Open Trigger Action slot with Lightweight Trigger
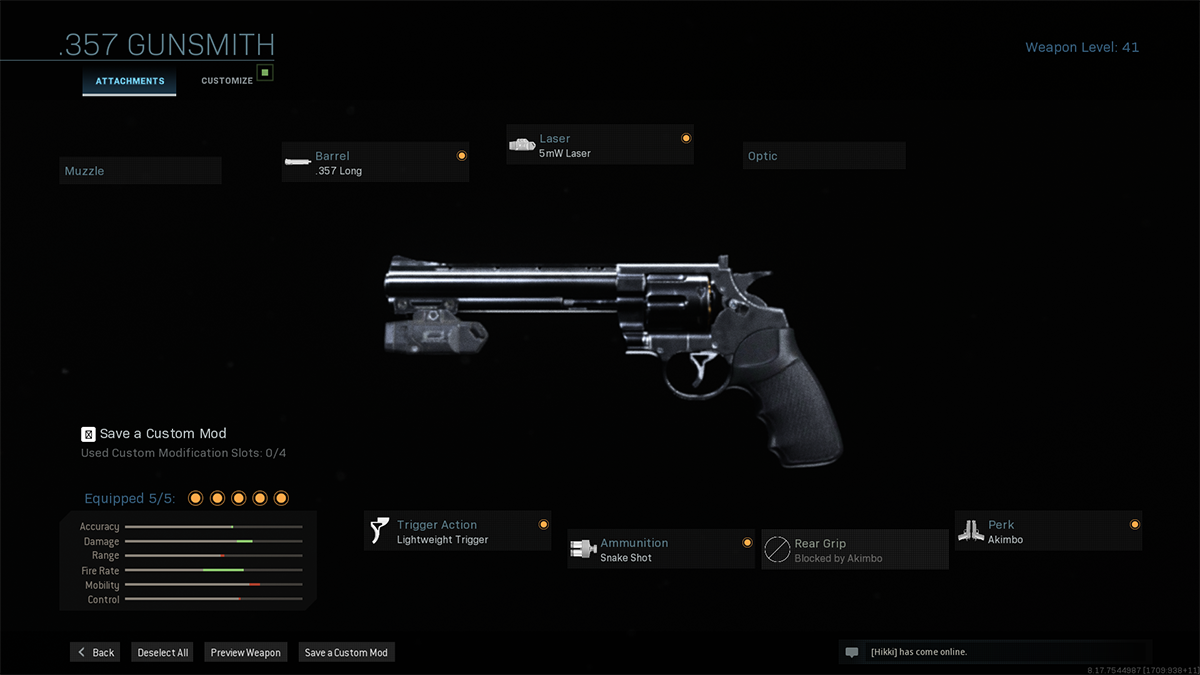 tap(457, 532)
